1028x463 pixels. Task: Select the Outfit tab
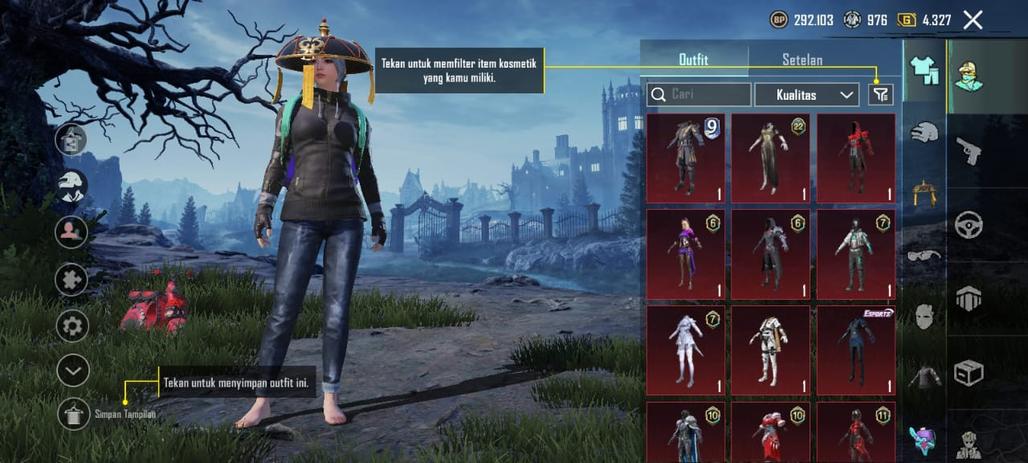click(693, 60)
